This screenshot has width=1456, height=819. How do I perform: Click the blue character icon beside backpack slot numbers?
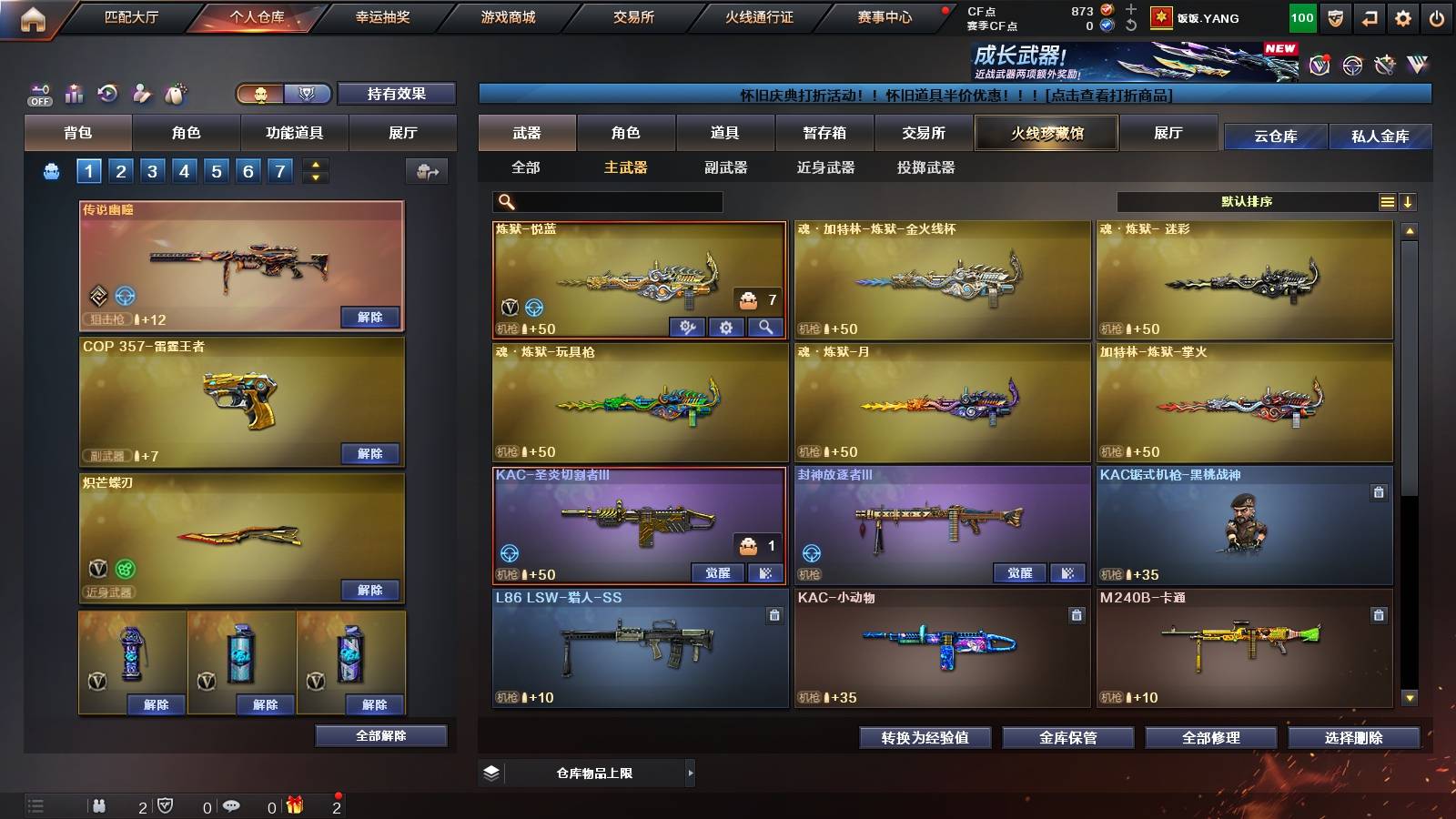pyautogui.click(x=51, y=170)
